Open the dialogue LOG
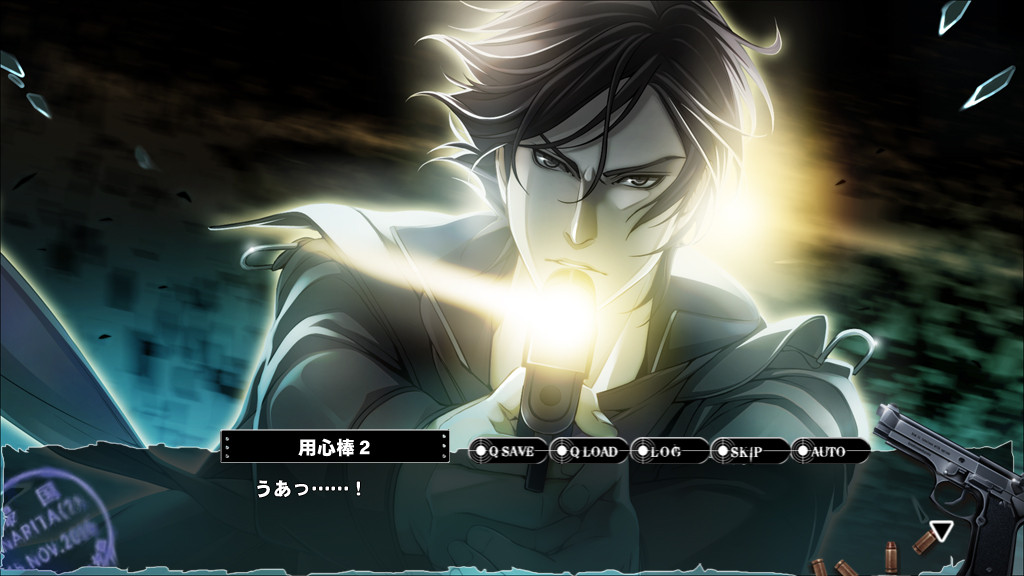 pyautogui.click(x=669, y=452)
